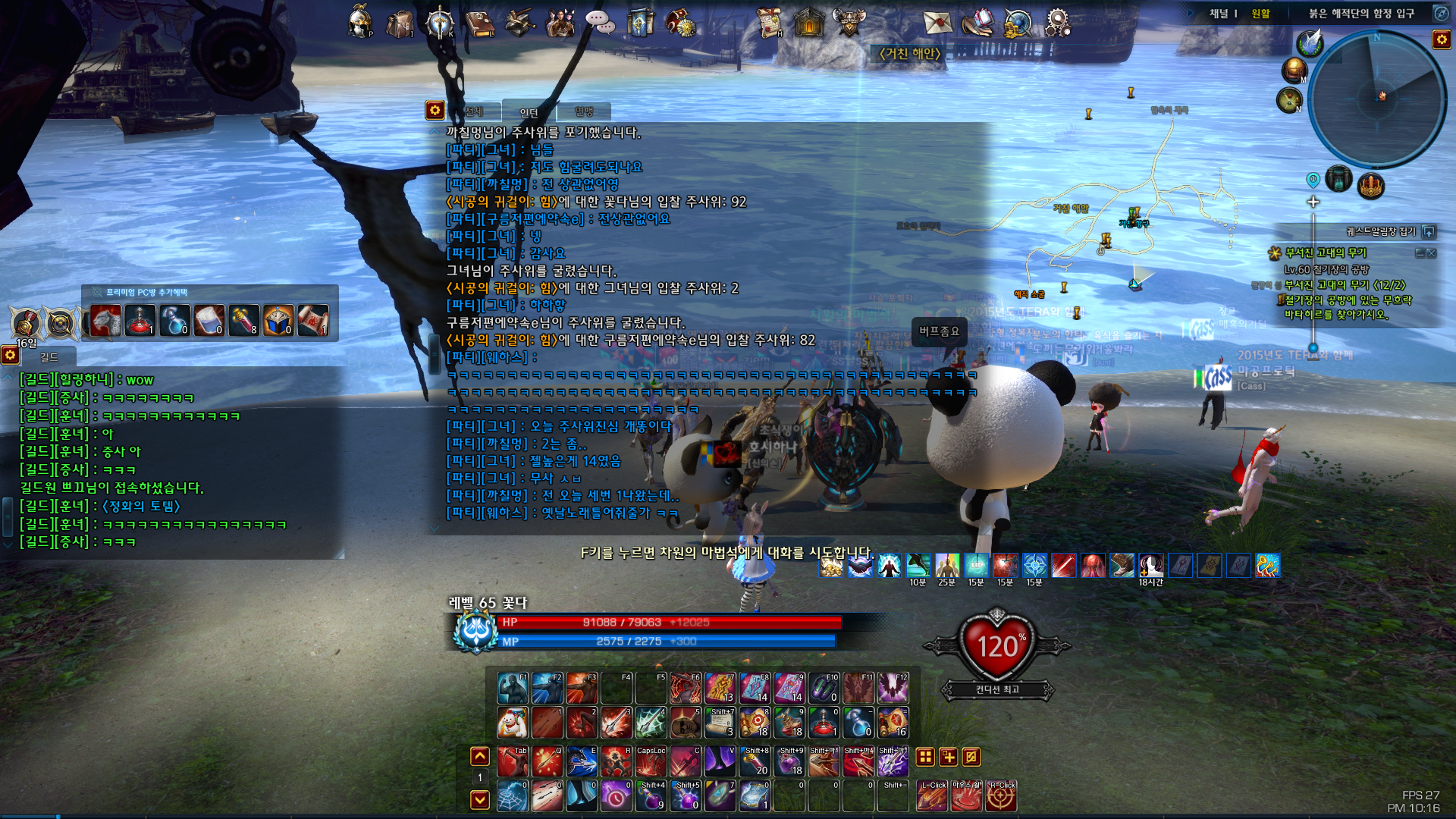1456x819 pixels.
Task: Open the chat speech bubbles menu icon
Action: (x=600, y=23)
